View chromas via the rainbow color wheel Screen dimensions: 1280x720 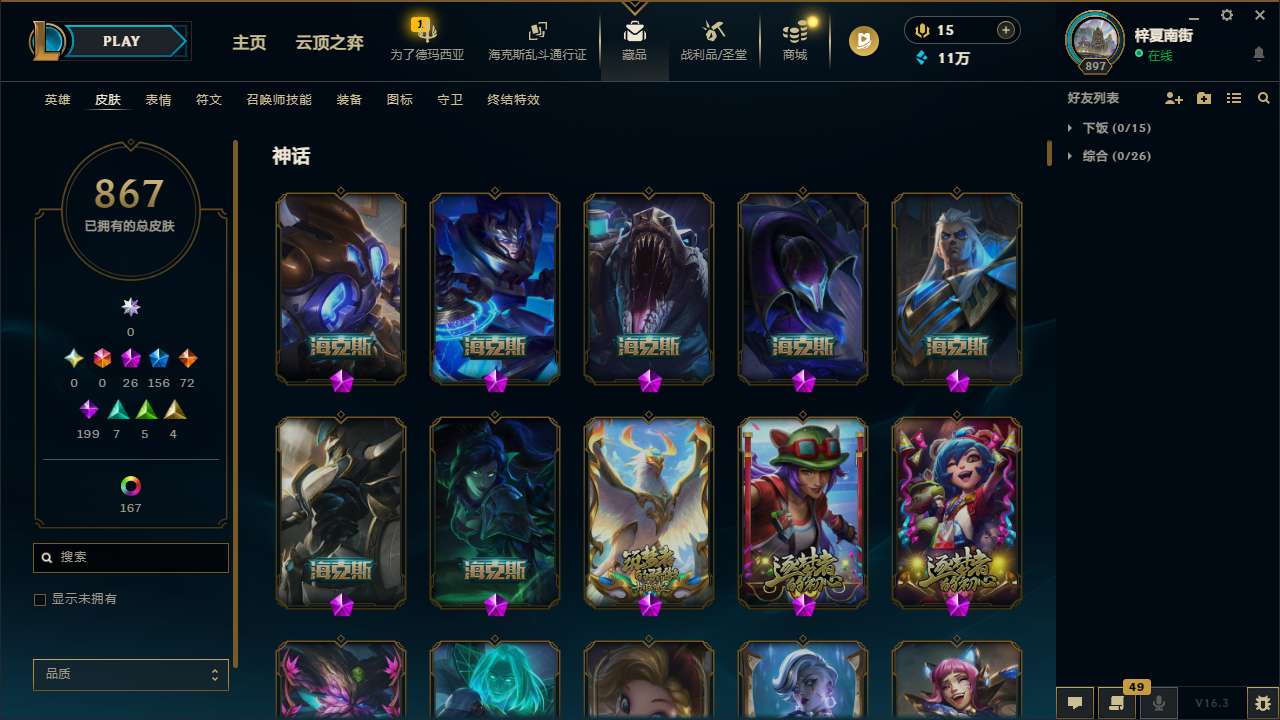130,487
